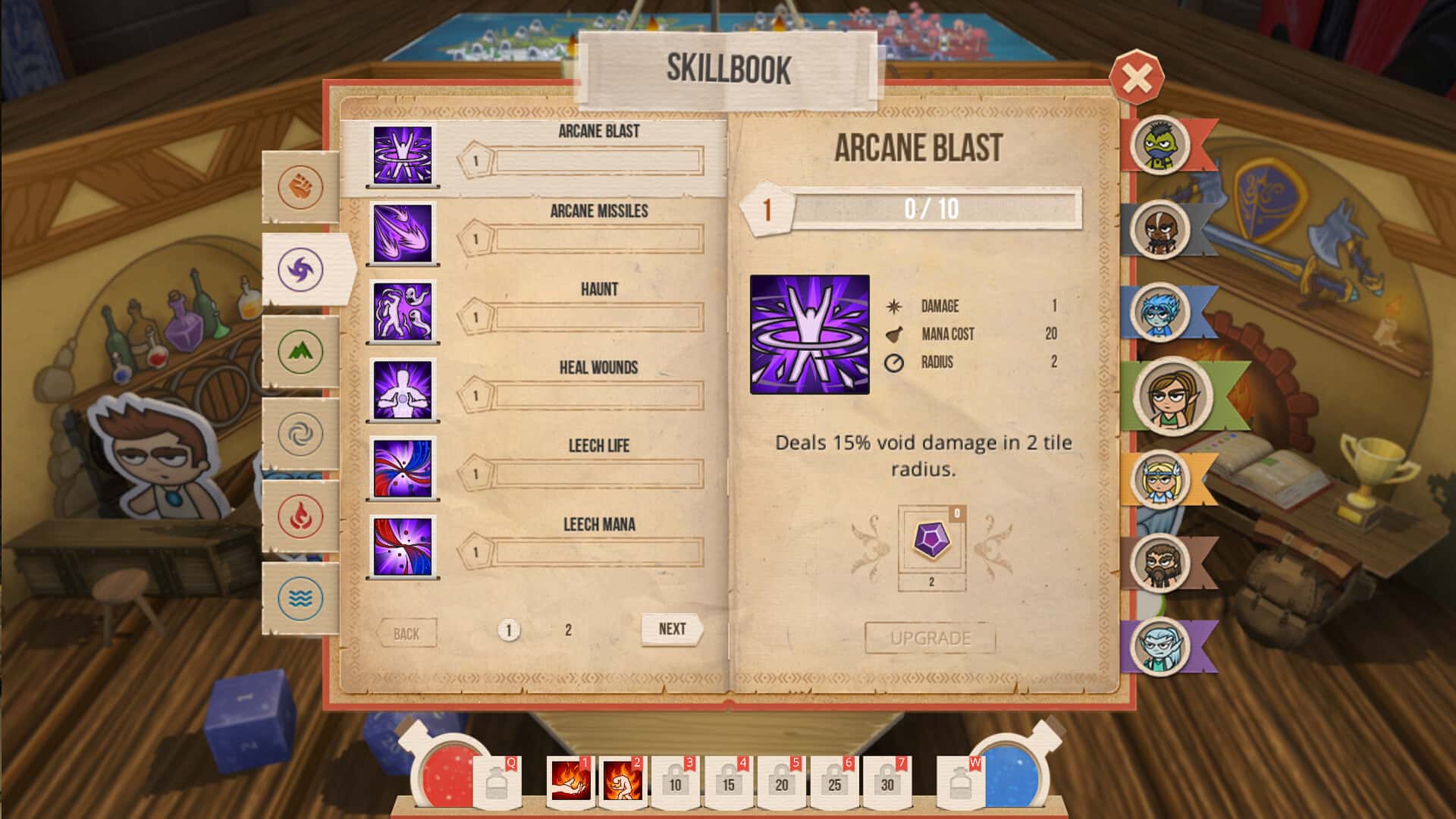Click the purple void gem upgrade slot
The image size is (1456, 819).
[931, 541]
